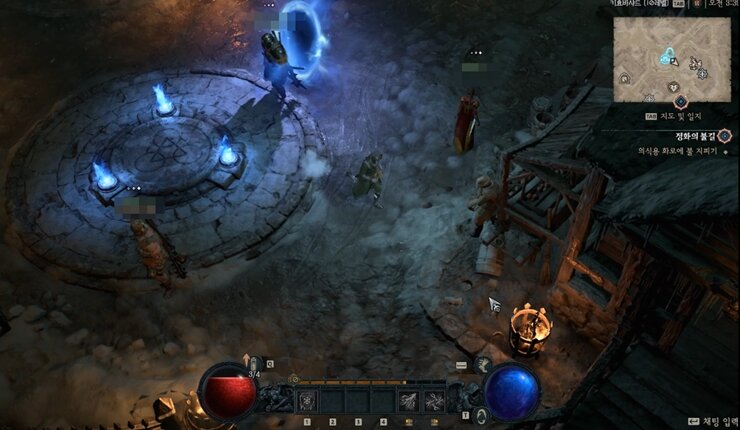Image resolution: width=740 pixels, height=430 pixels.
Task: Click the quest objective marker below the minimap
Action: [680, 101]
